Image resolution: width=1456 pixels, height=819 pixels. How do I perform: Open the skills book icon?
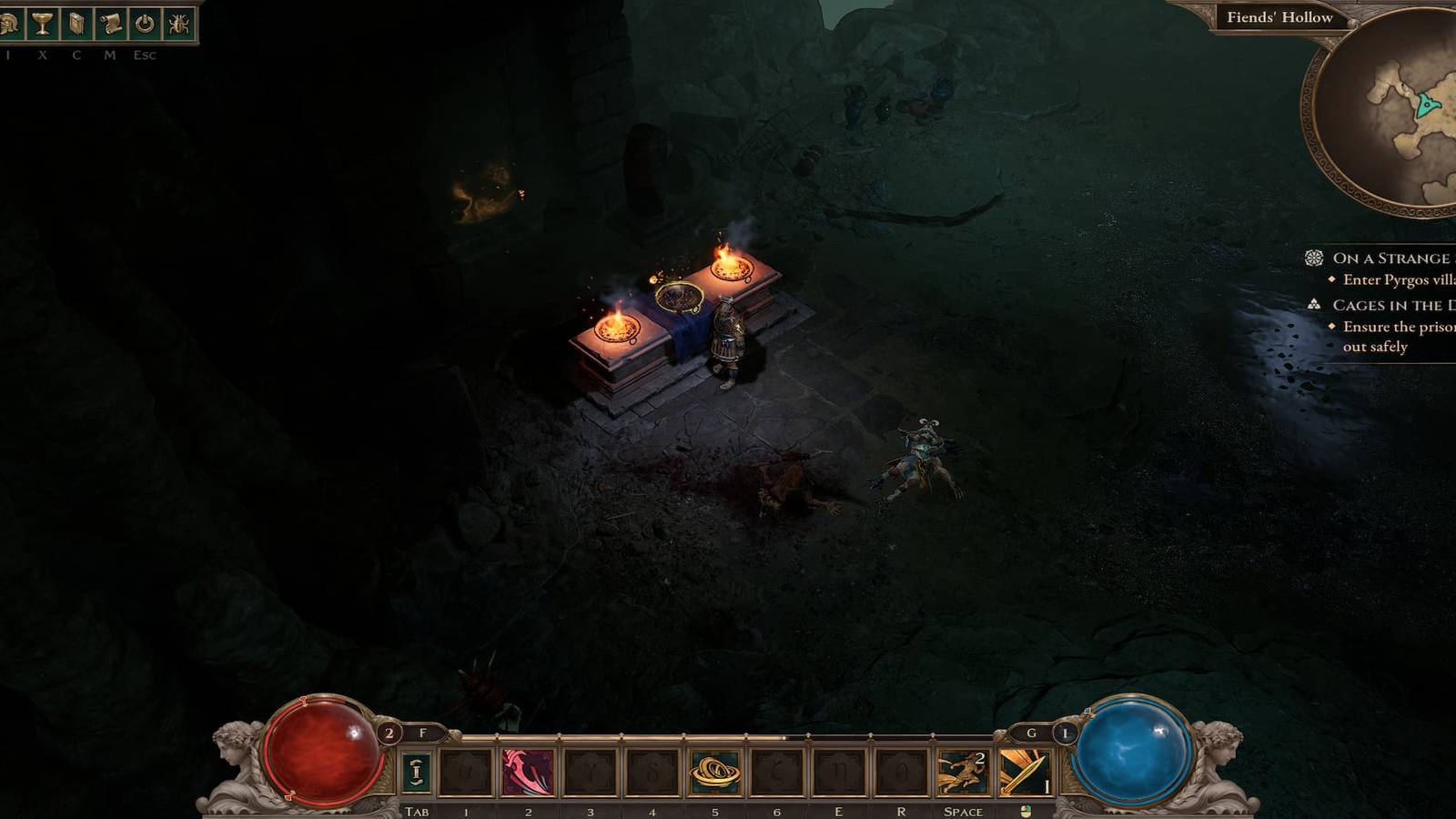point(76,25)
